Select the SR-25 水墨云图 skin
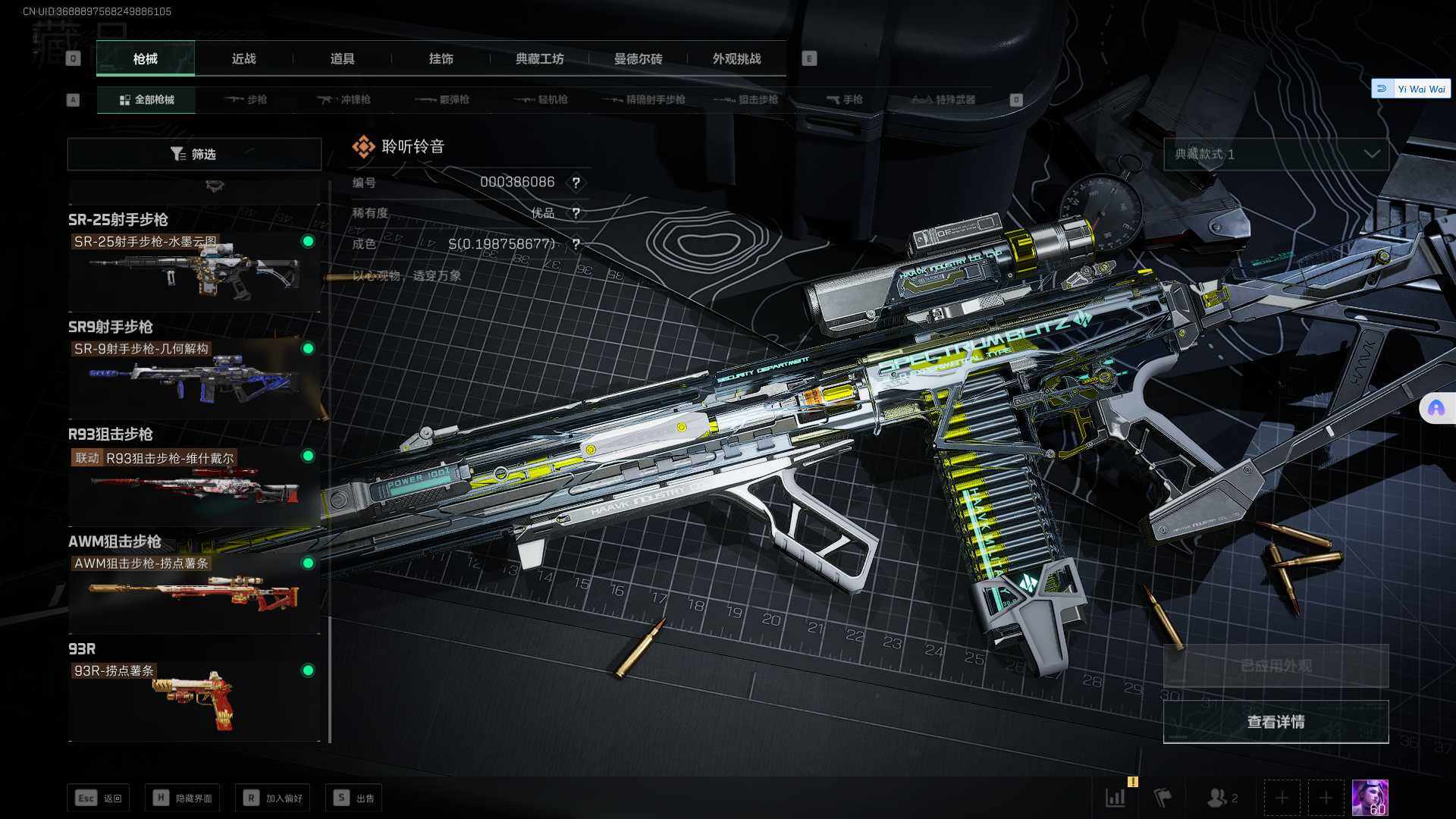The image size is (1456, 819). [x=194, y=271]
